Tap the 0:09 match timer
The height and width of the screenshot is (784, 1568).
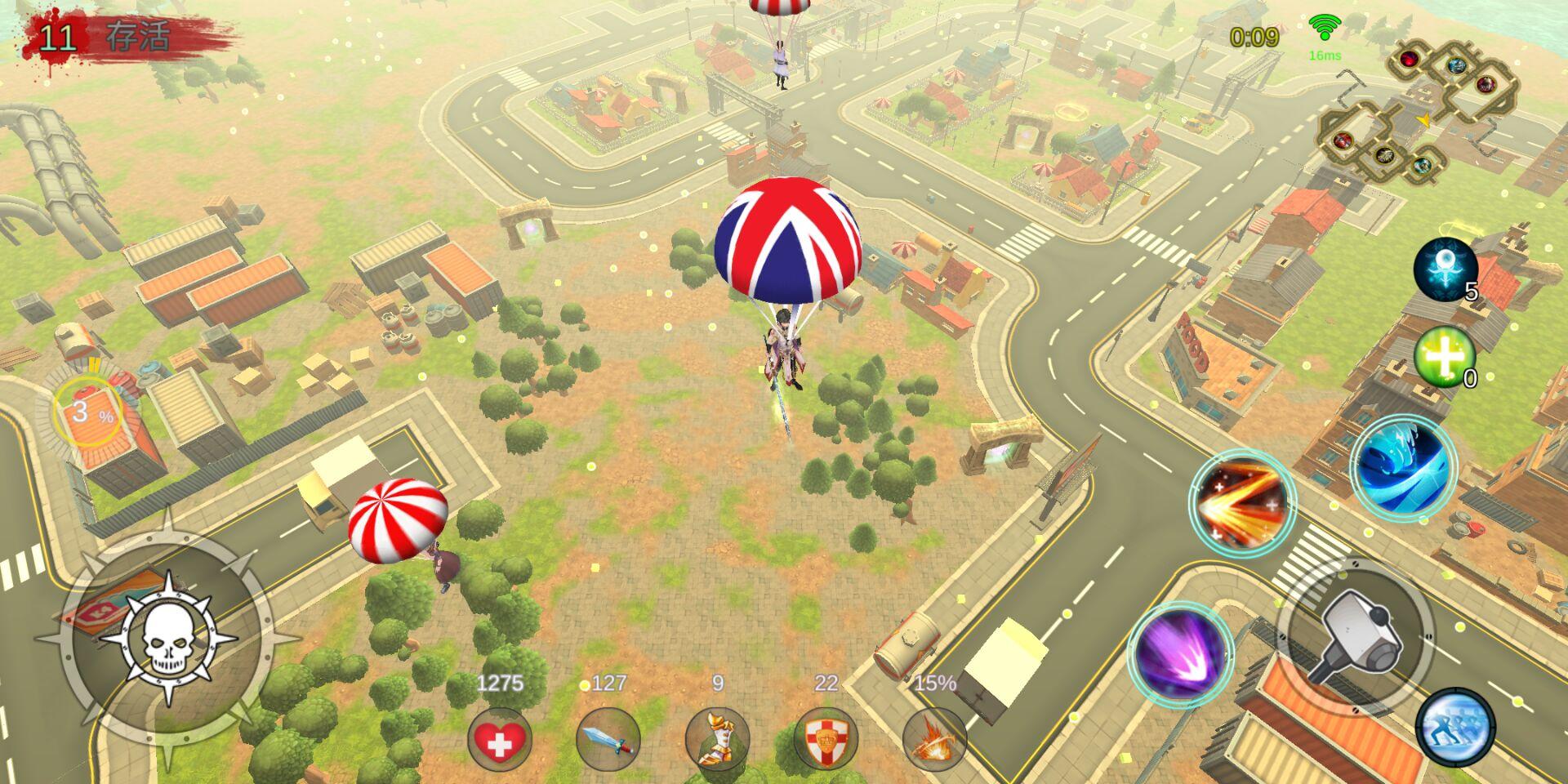coord(1255,34)
